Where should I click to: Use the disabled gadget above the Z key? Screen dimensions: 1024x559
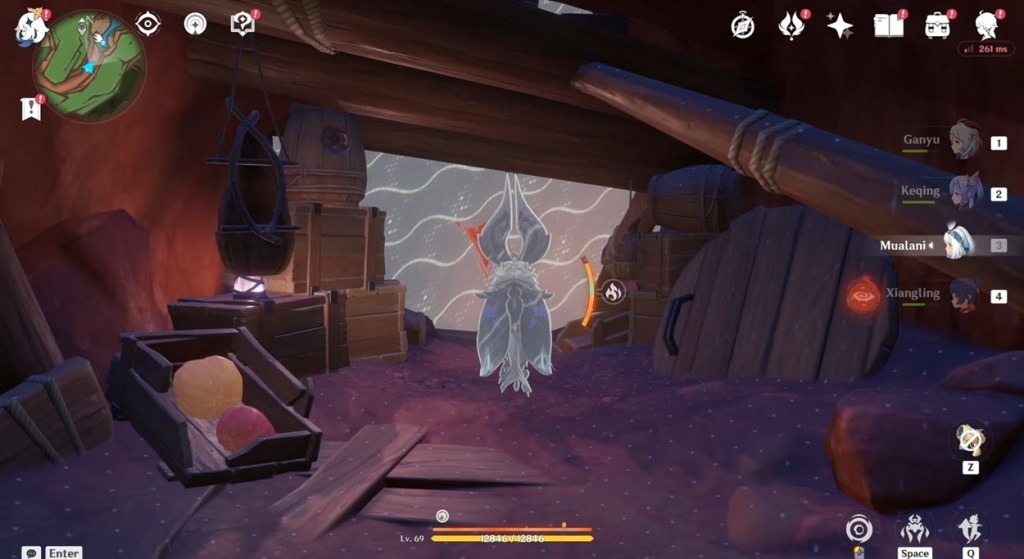click(x=969, y=439)
